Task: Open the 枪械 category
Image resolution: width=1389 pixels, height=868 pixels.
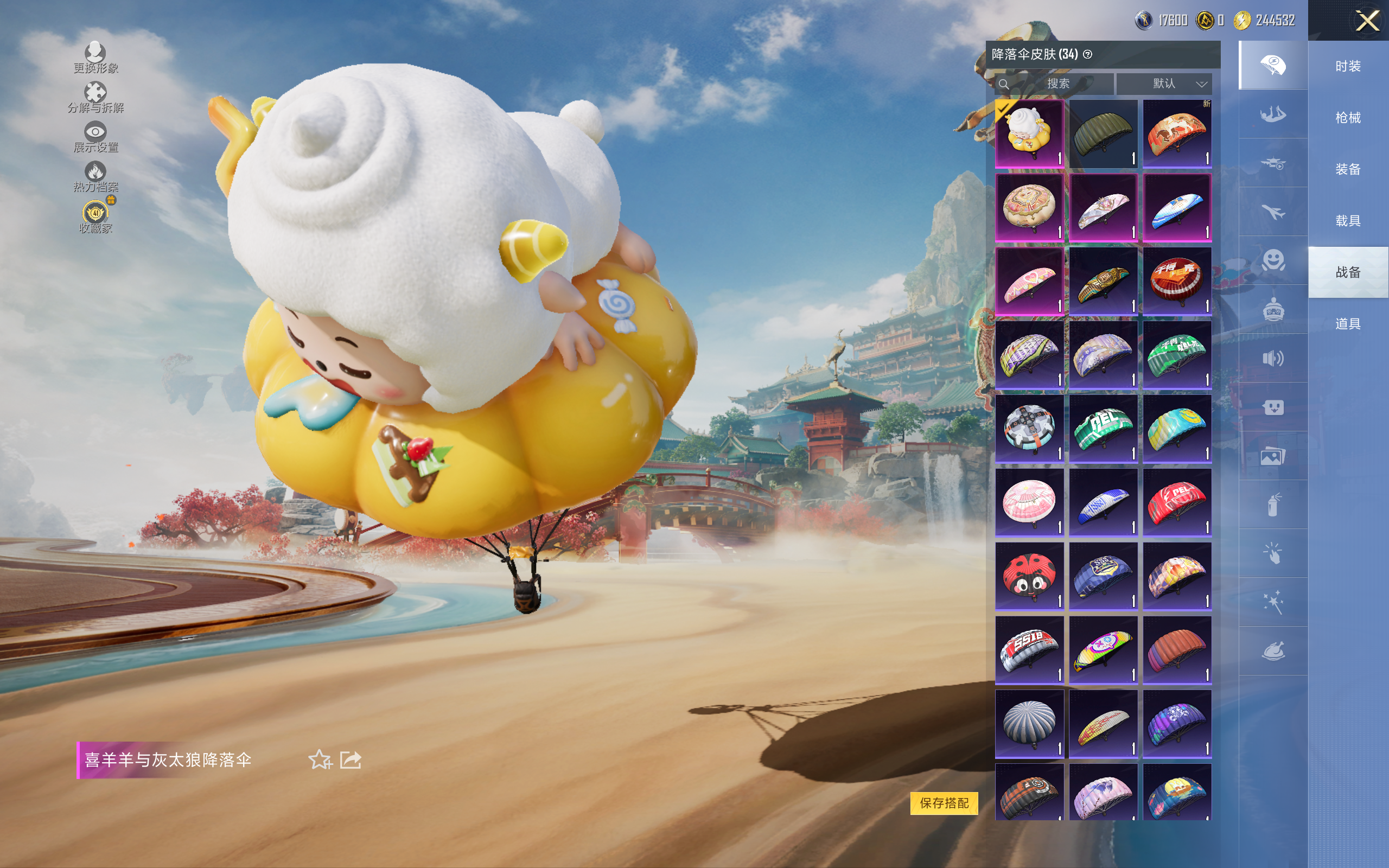Action: tap(1348, 118)
